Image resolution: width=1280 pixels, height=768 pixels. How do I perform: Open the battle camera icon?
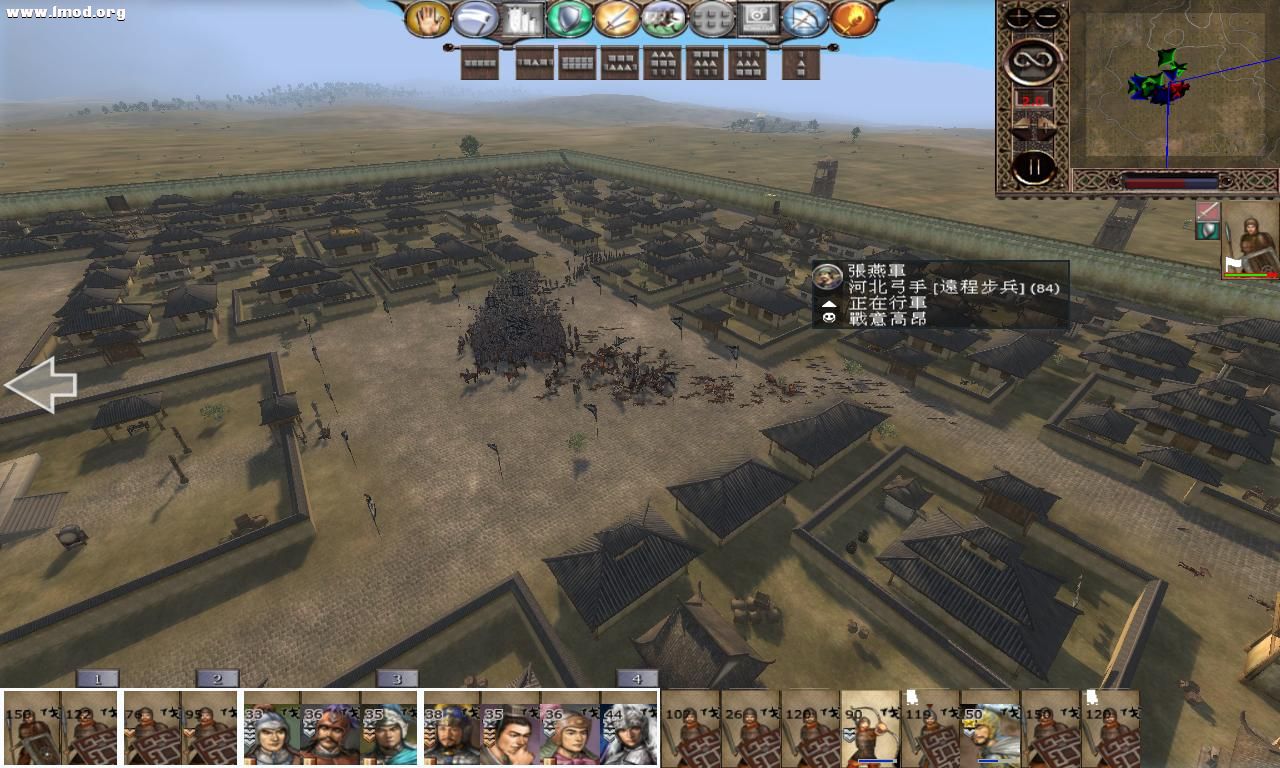tap(760, 16)
